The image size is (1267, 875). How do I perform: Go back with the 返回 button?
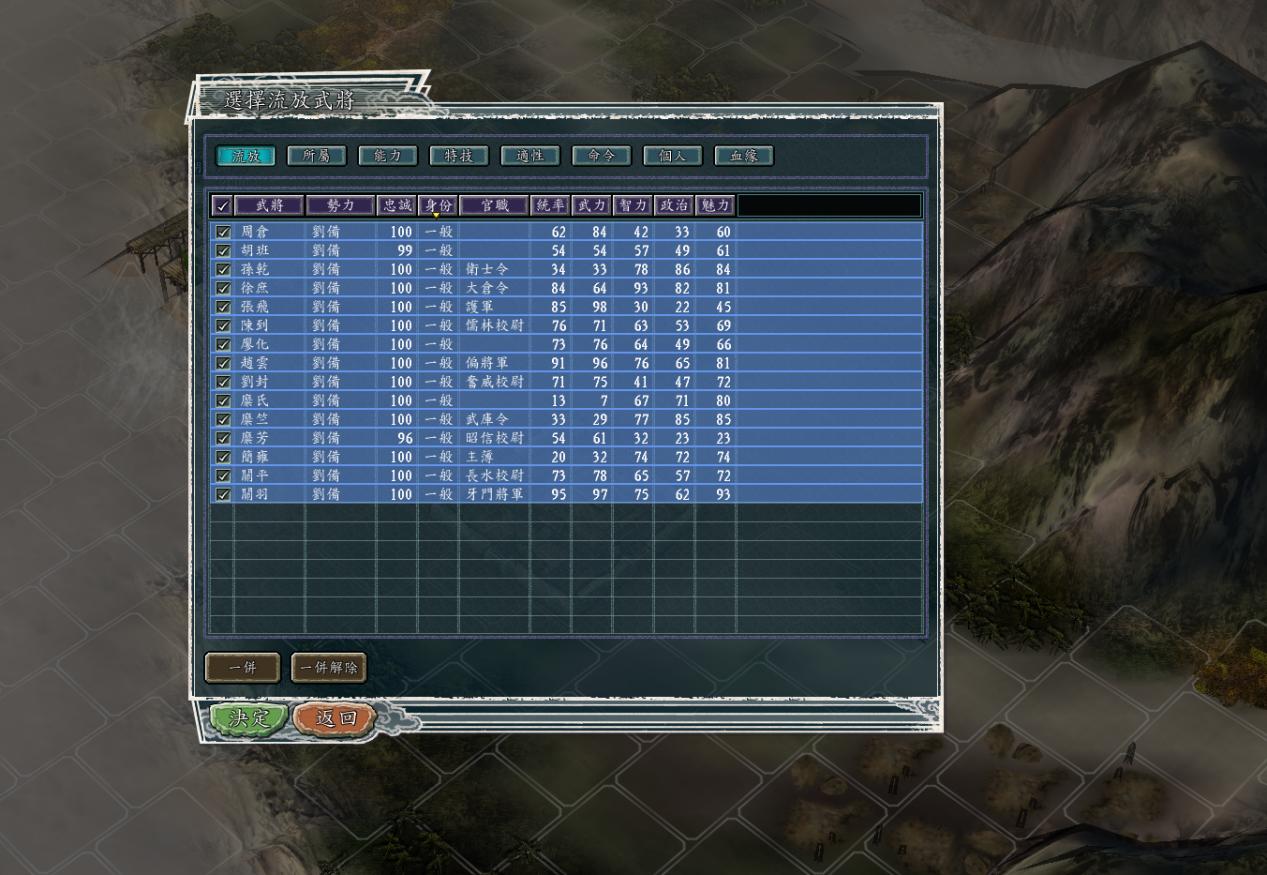[334, 718]
